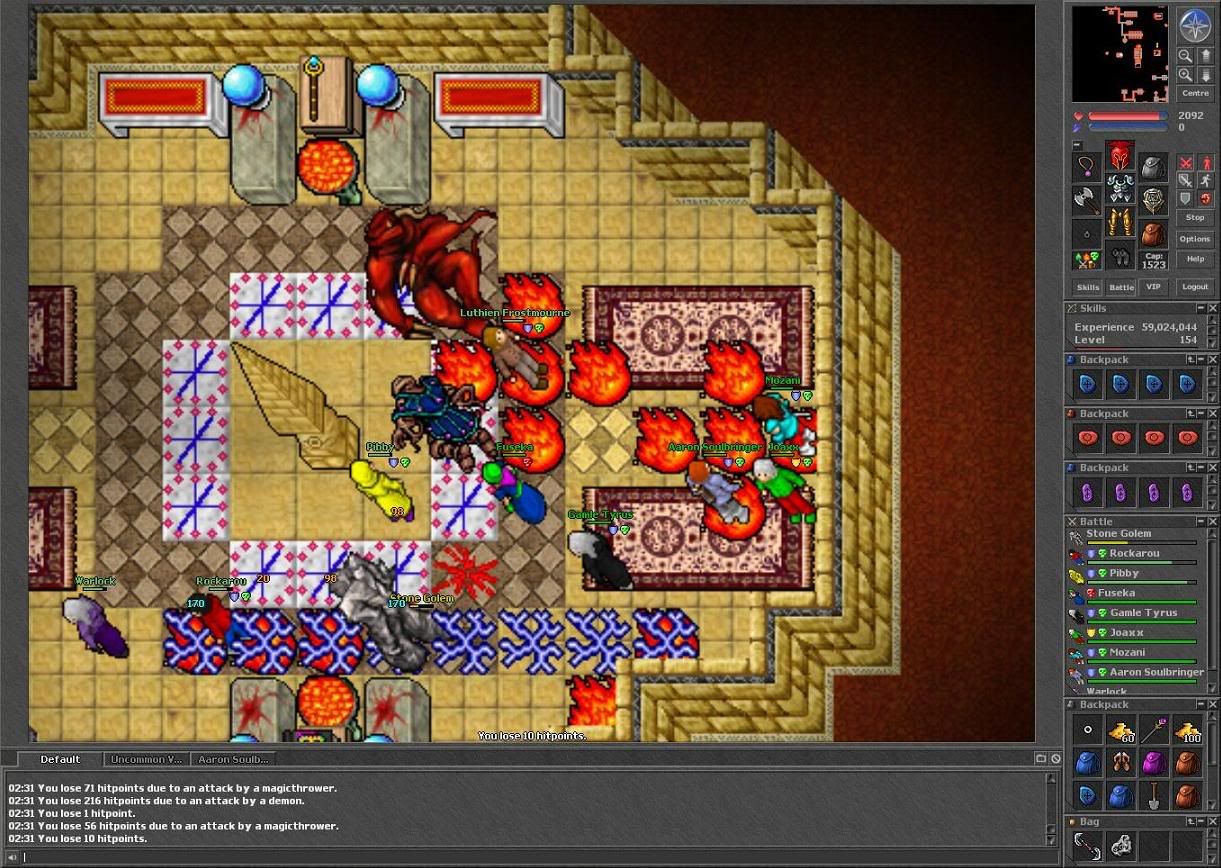
Task: Select the shovel in the backpack
Action: coord(1154,796)
